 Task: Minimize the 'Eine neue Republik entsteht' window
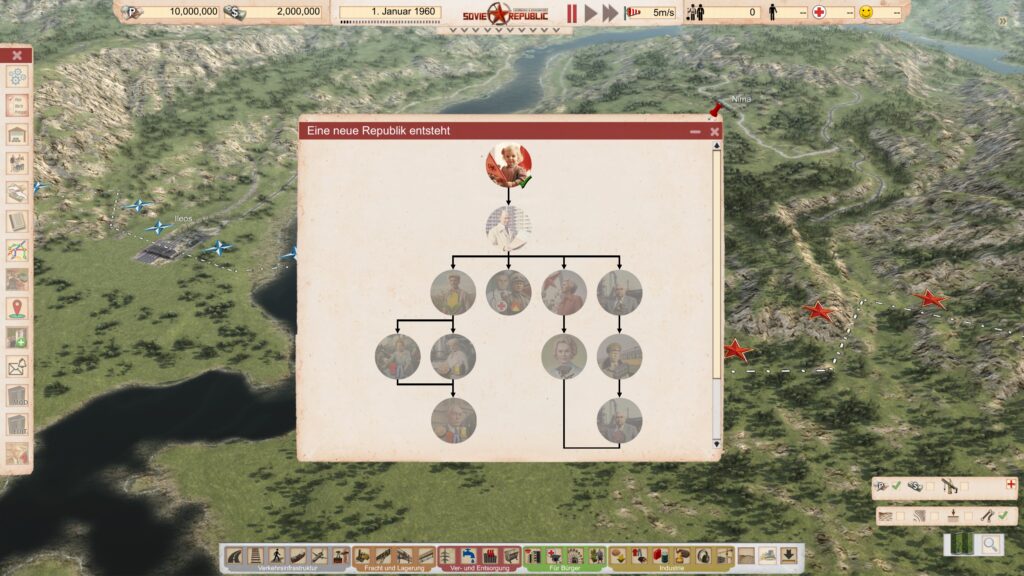(695, 131)
